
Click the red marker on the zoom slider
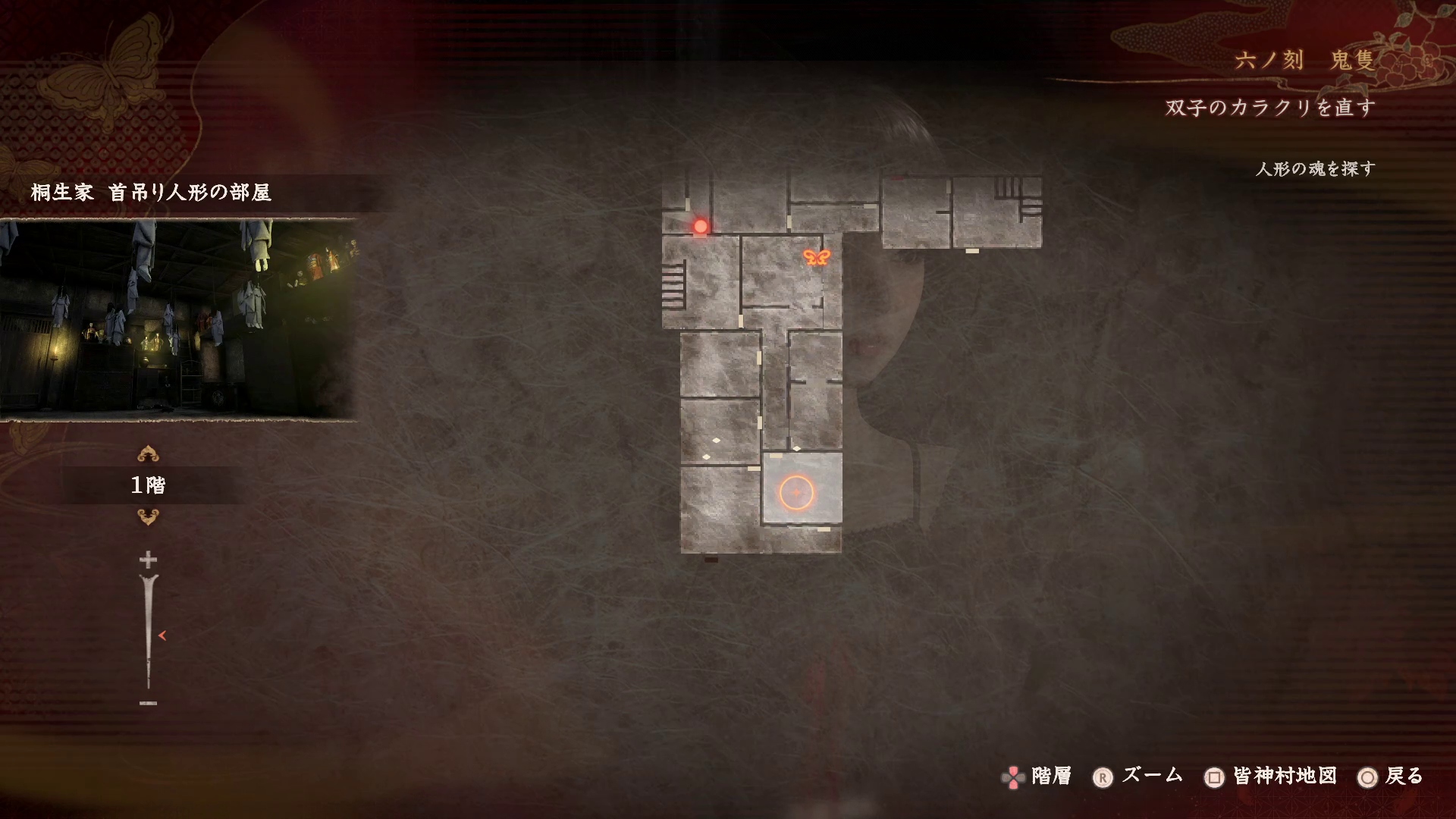(x=162, y=635)
